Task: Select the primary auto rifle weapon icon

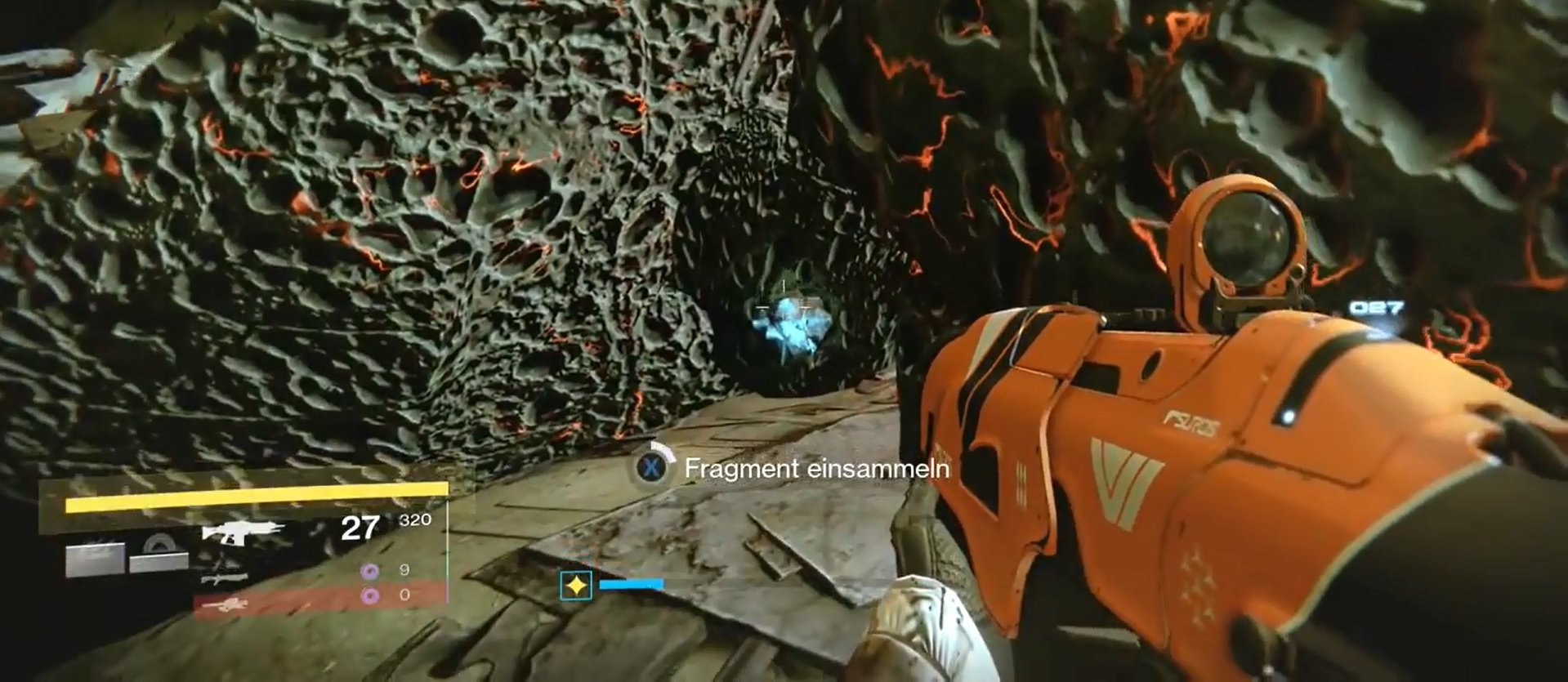Action: [x=242, y=531]
